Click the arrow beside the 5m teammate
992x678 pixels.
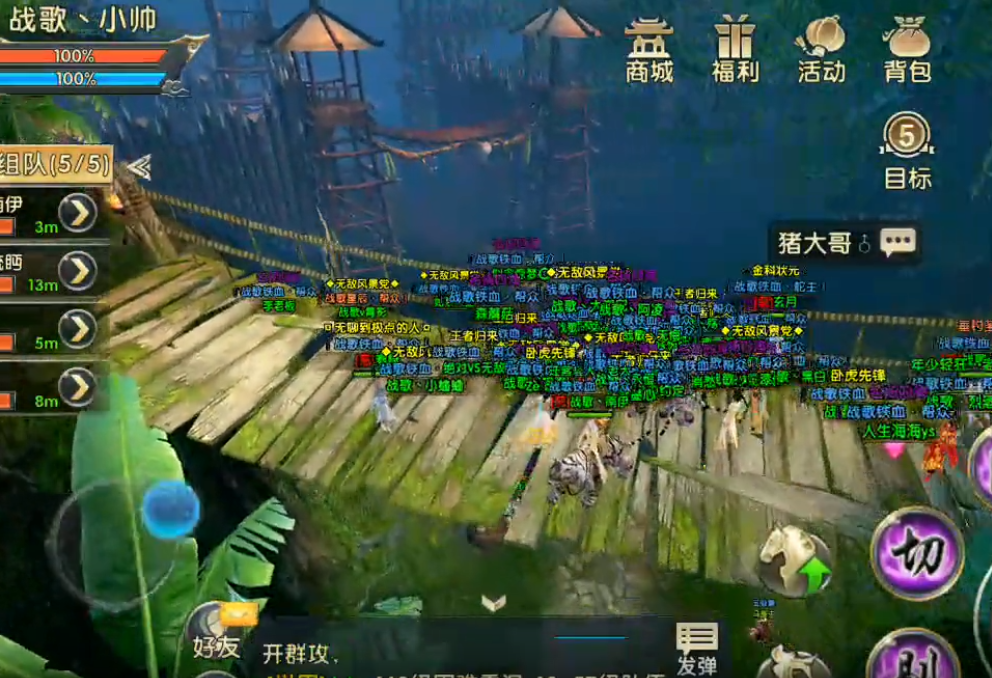click(78, 329)
